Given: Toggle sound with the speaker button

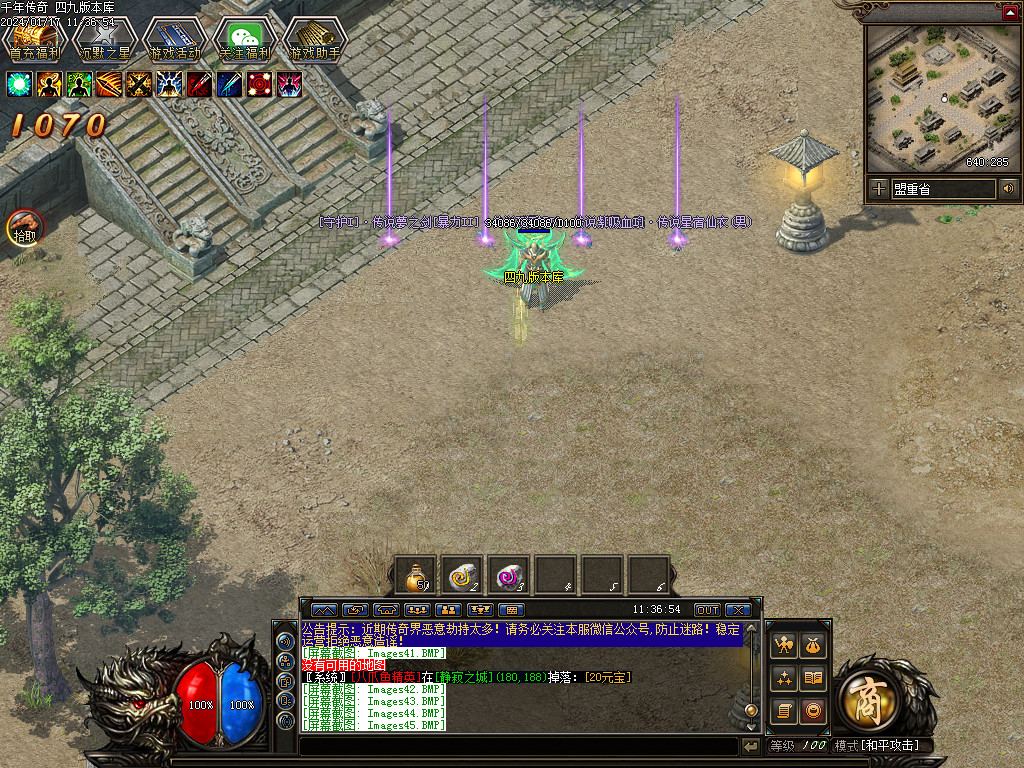Looking at the screenshot, I should [x=1008, y=188].
